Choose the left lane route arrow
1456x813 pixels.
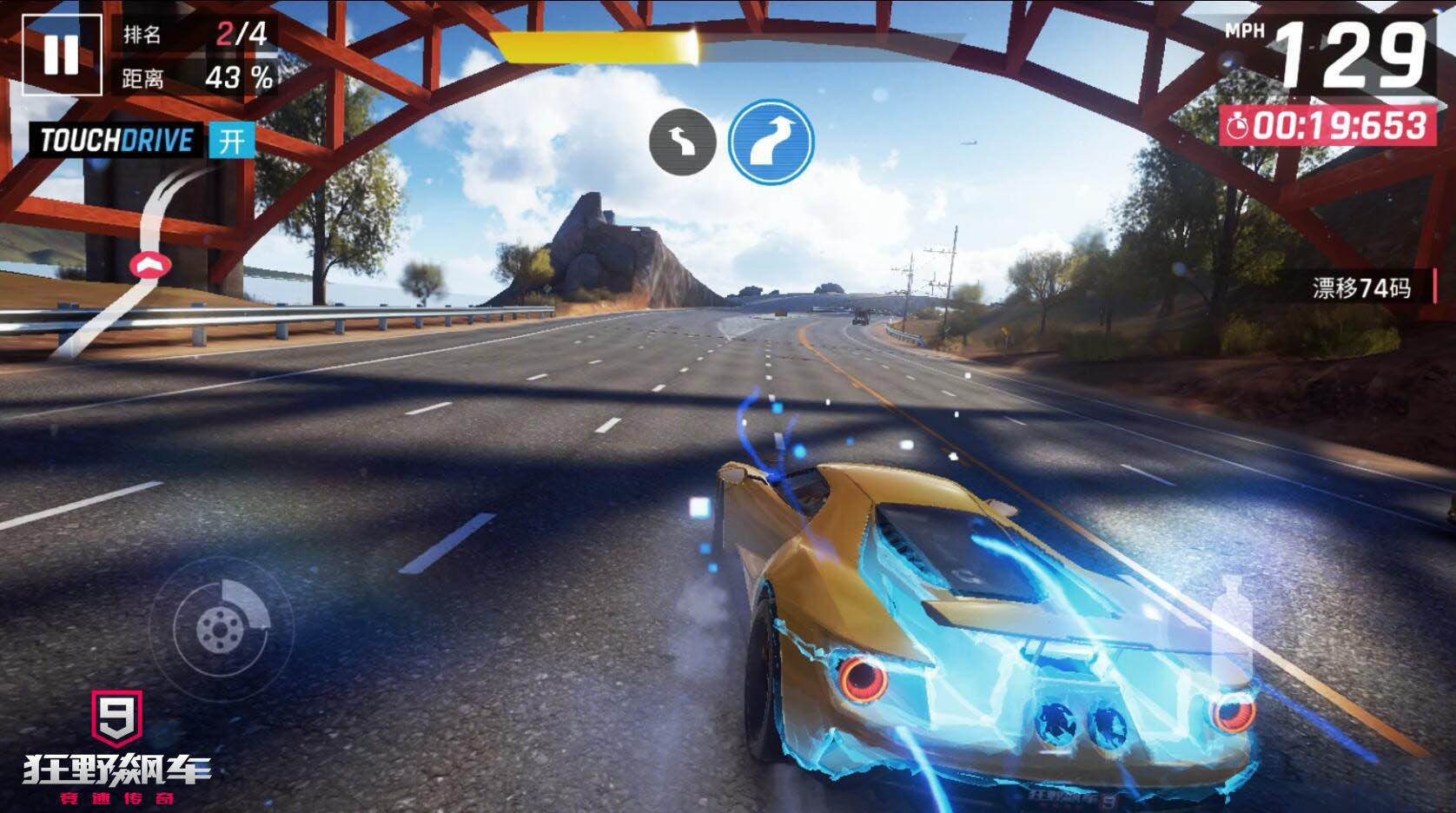683,142
